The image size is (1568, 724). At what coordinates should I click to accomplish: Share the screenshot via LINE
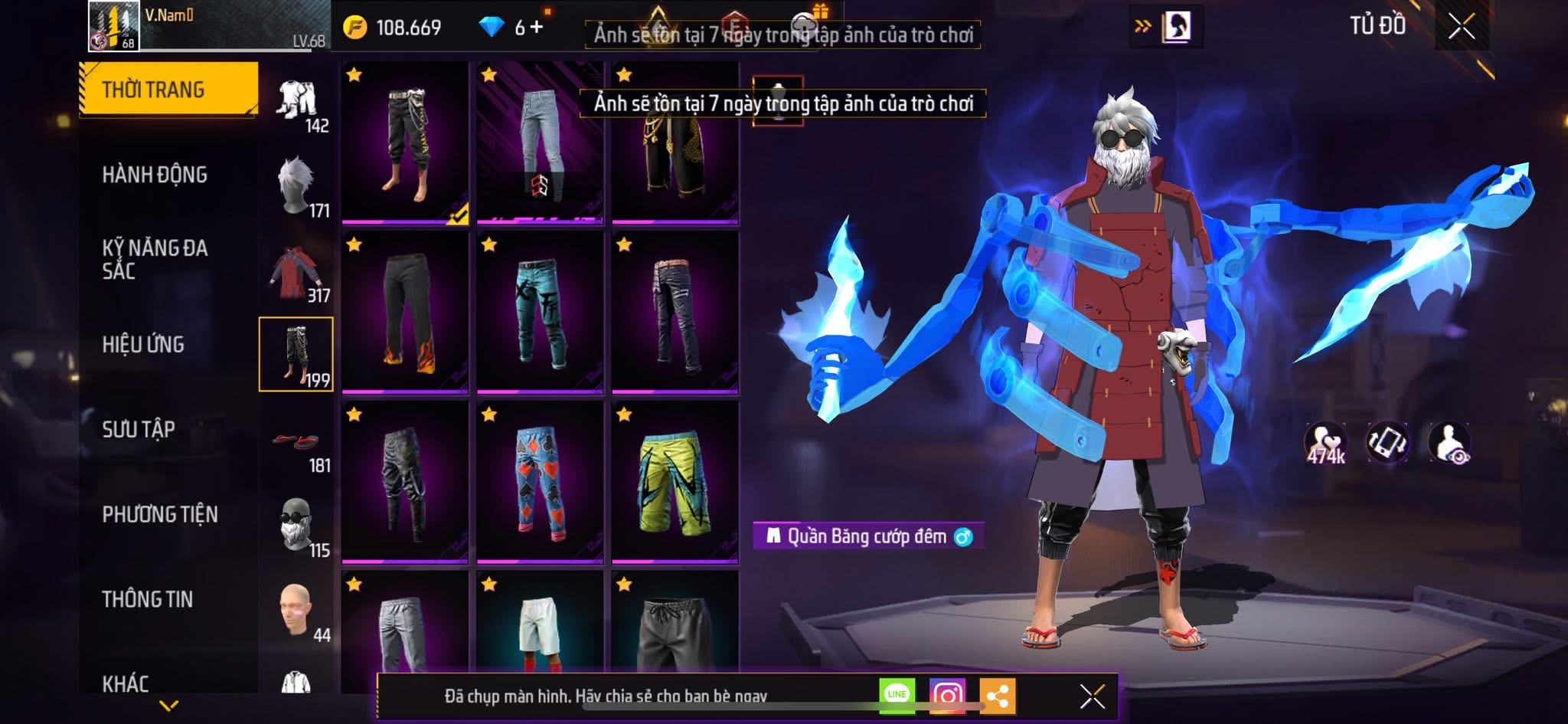click(x=897, y=695)
